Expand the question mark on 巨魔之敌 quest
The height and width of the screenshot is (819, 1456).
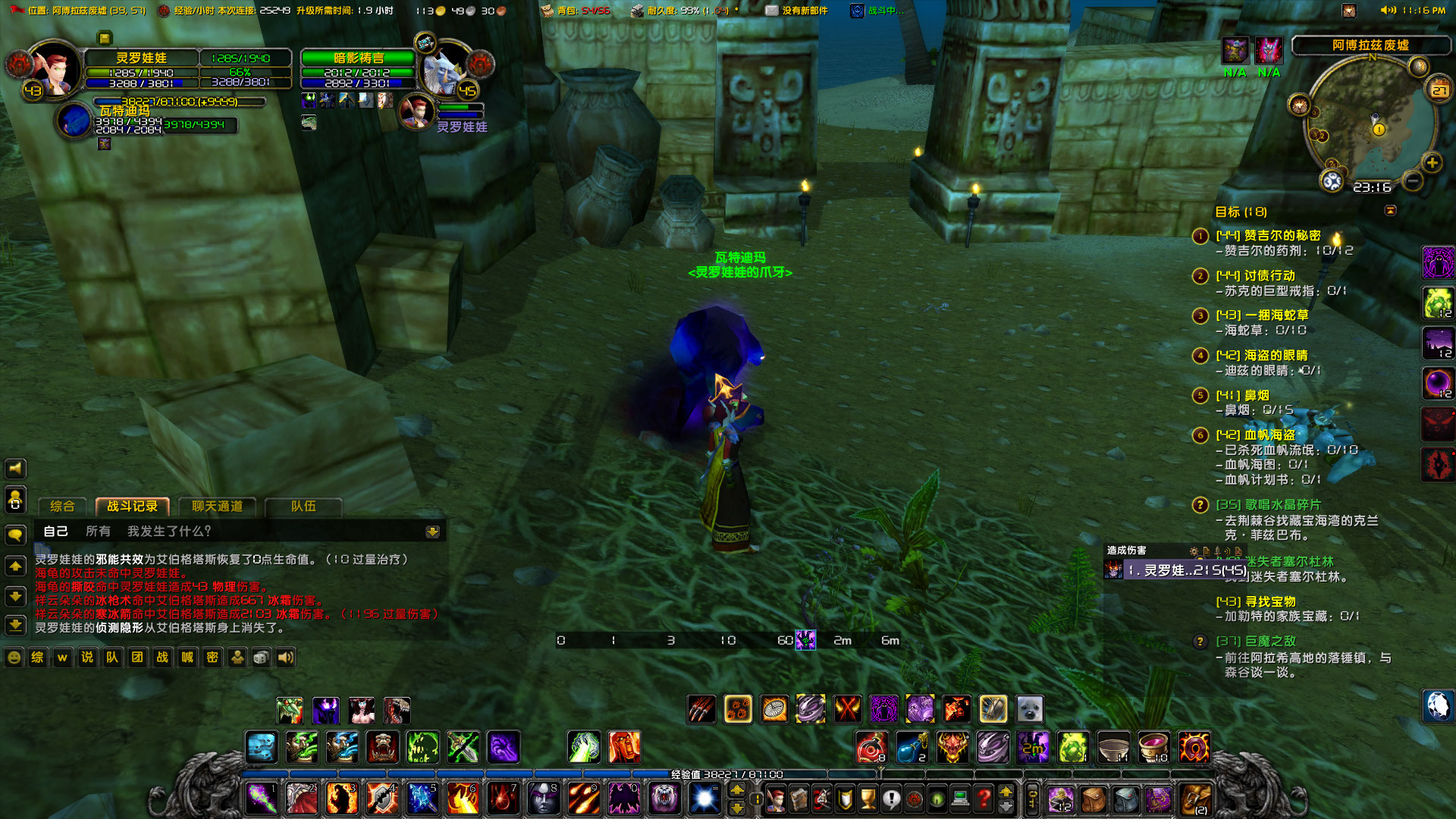point(1200,642)
